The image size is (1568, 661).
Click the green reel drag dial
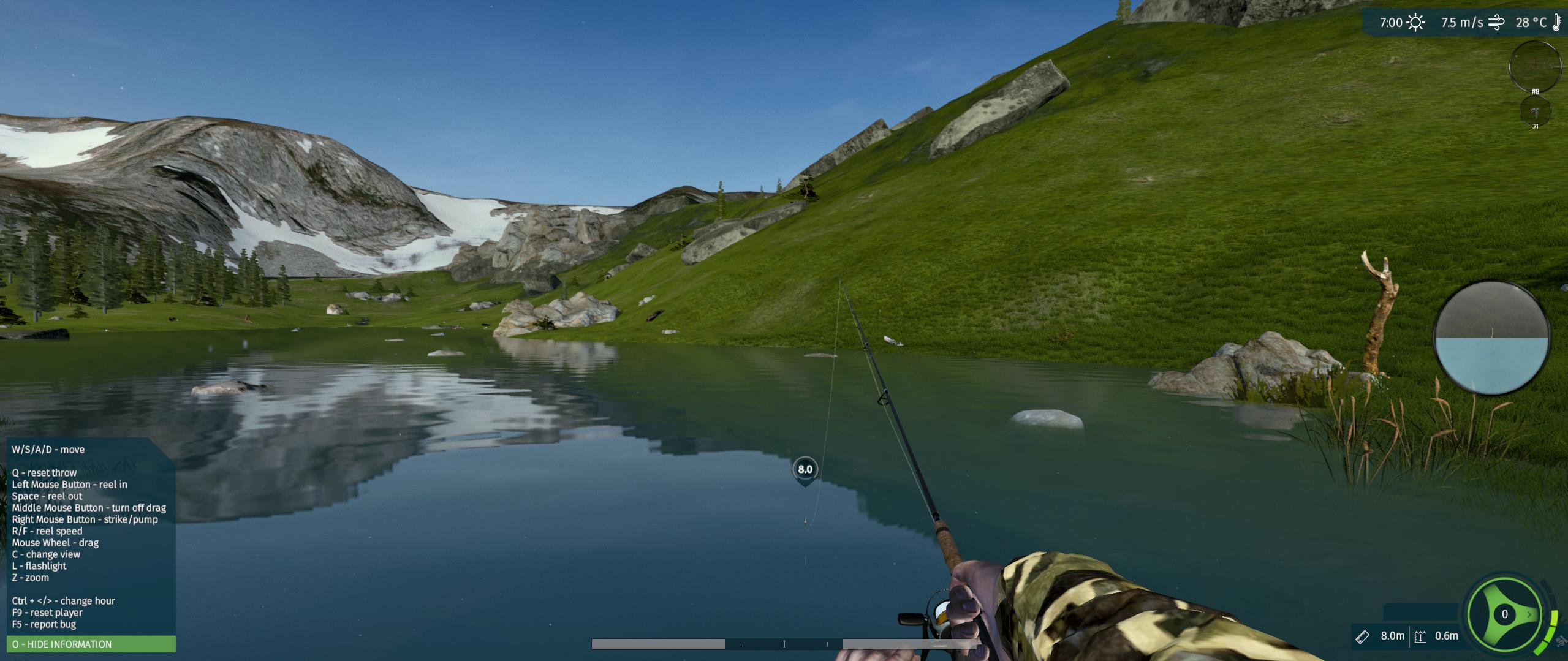click(x=1504, y=614)
